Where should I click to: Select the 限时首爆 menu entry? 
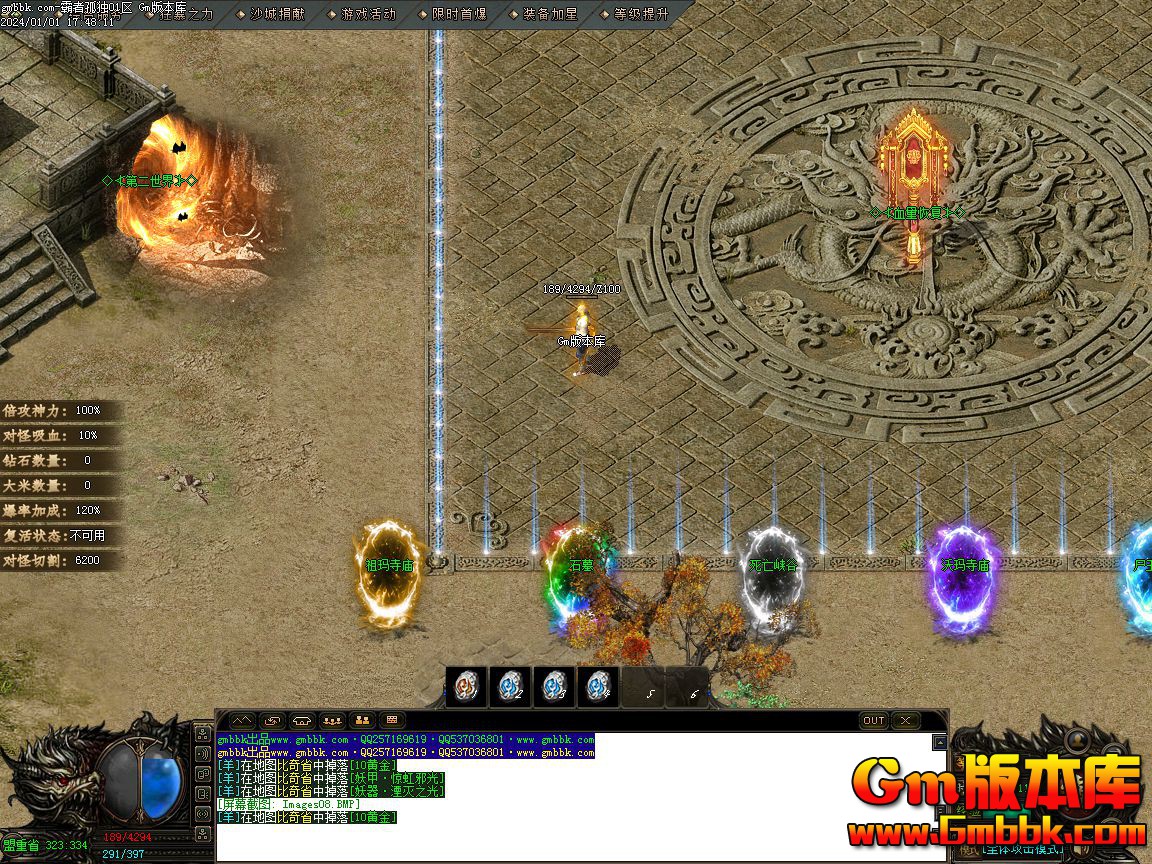point(458,14)
